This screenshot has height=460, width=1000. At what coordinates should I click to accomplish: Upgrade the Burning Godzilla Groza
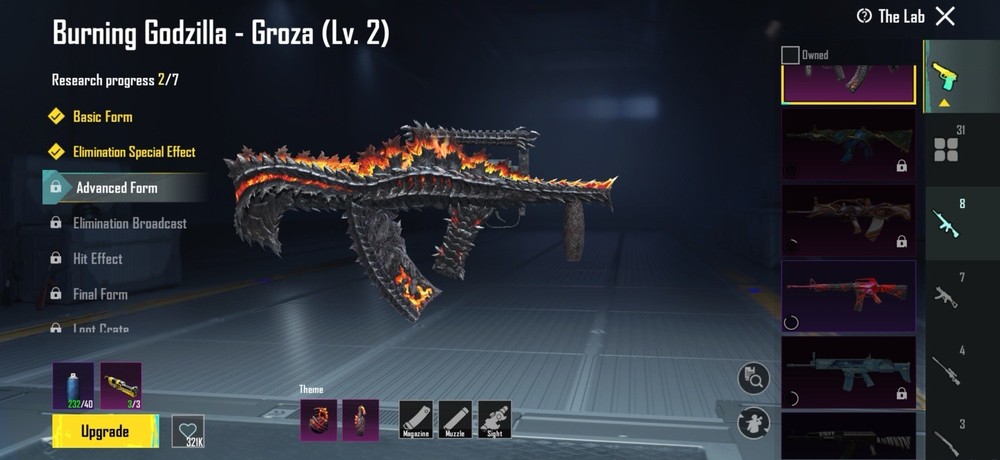105,432
